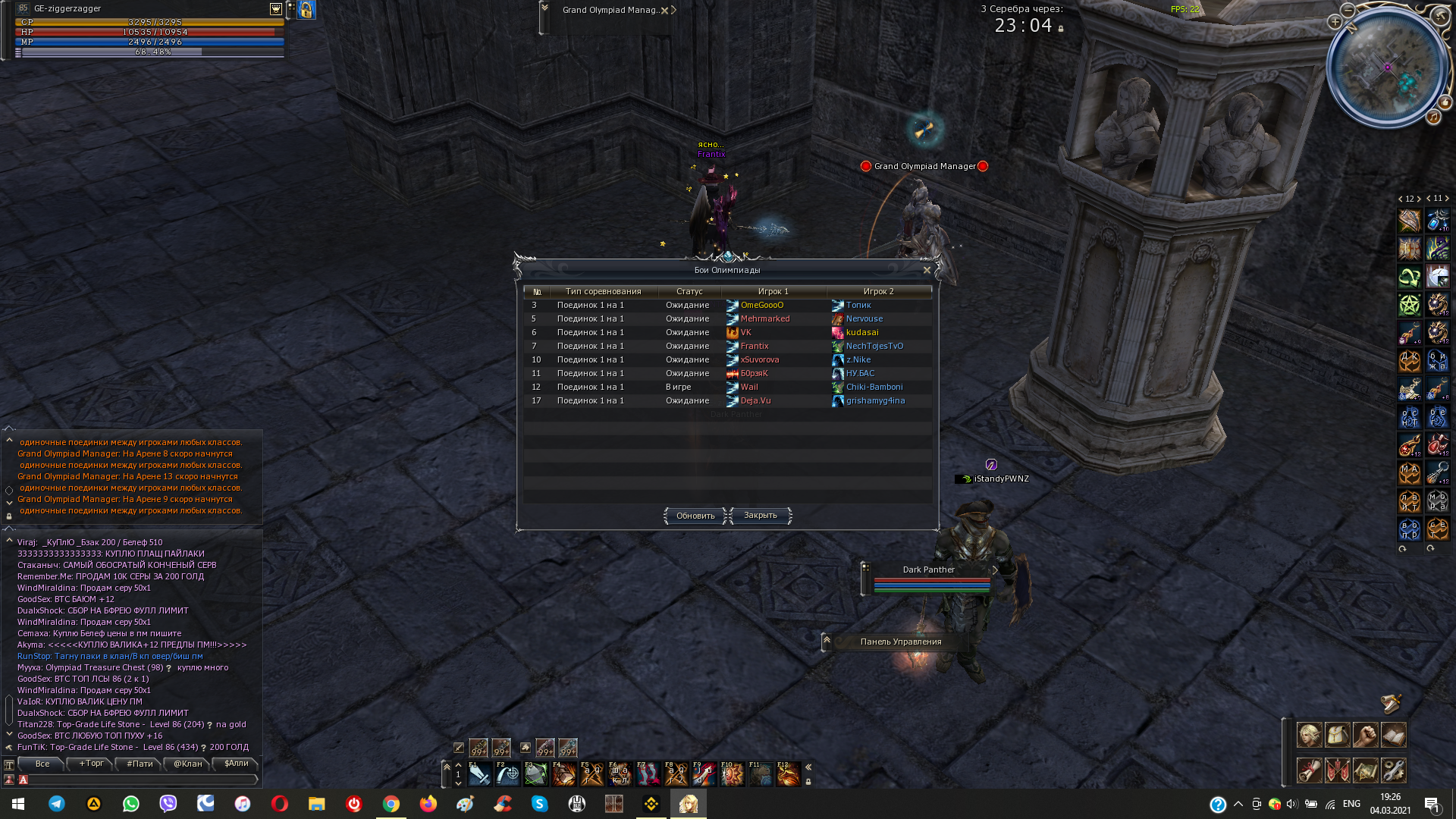Toggle the hotbar lock padlock
Screen dimensions: 1456x819
[810, 782]
